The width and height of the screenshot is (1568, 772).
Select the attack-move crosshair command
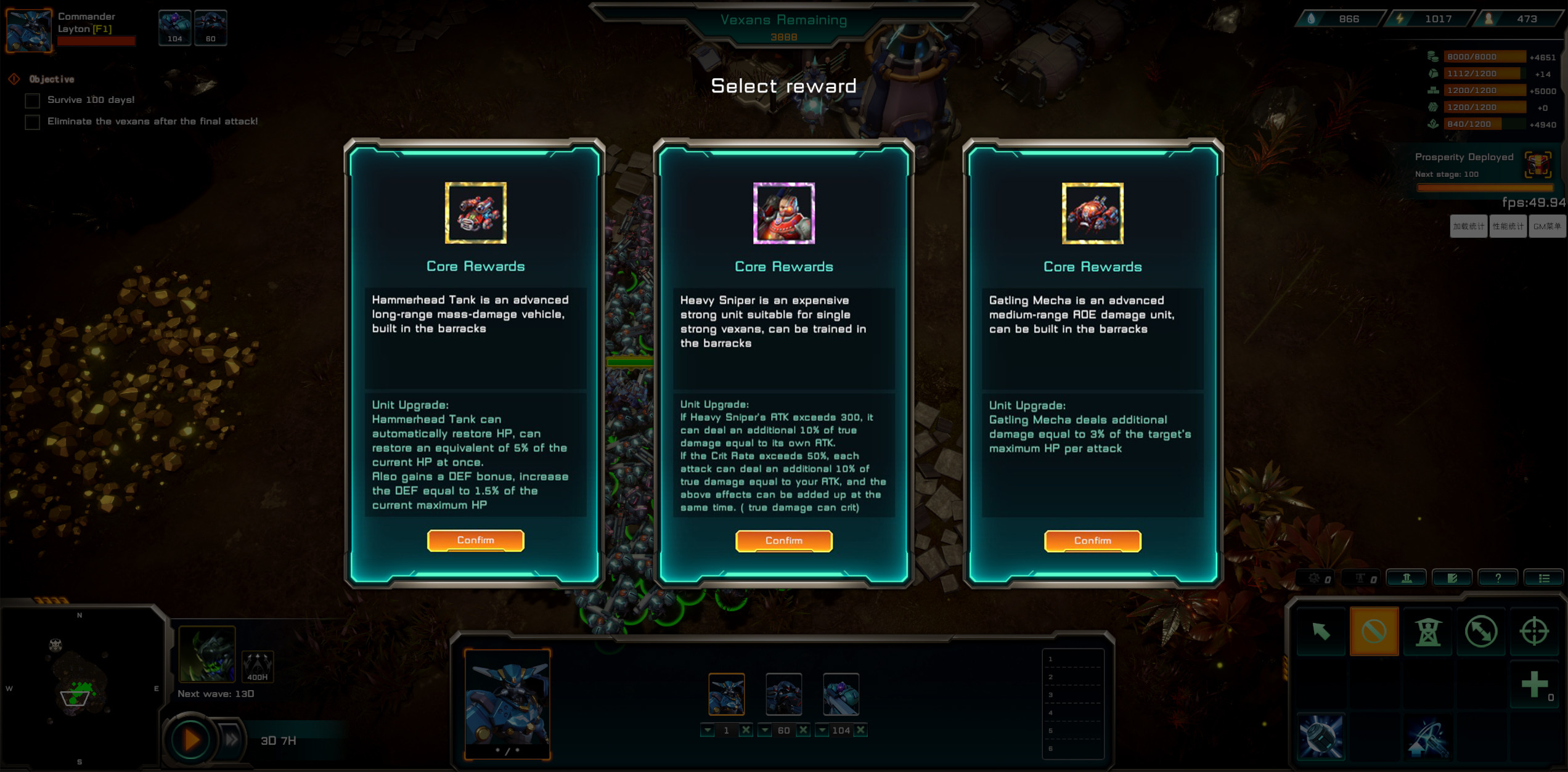tap(1535, 631)
